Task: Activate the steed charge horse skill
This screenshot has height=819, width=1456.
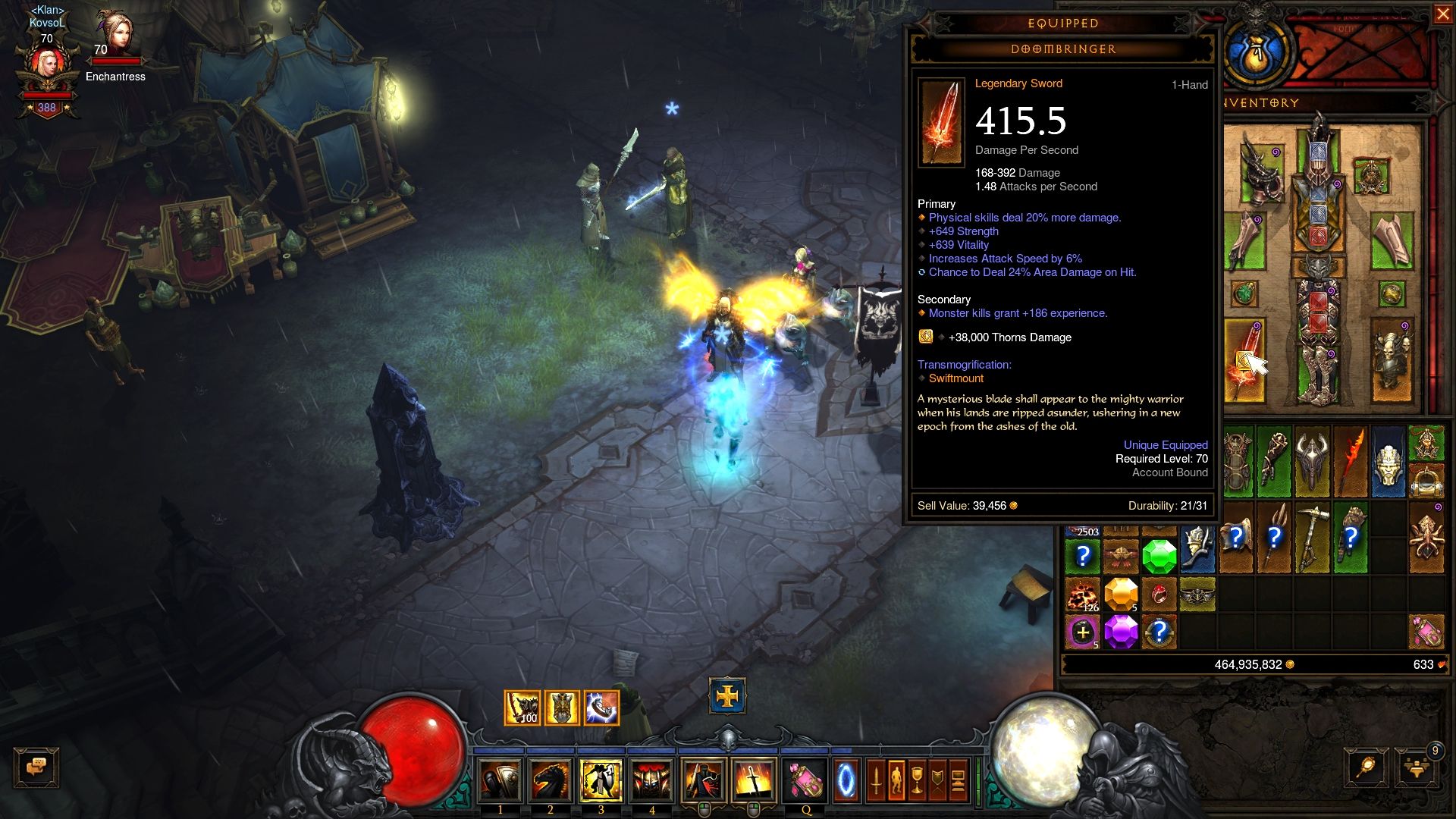Action: [550, 781]
